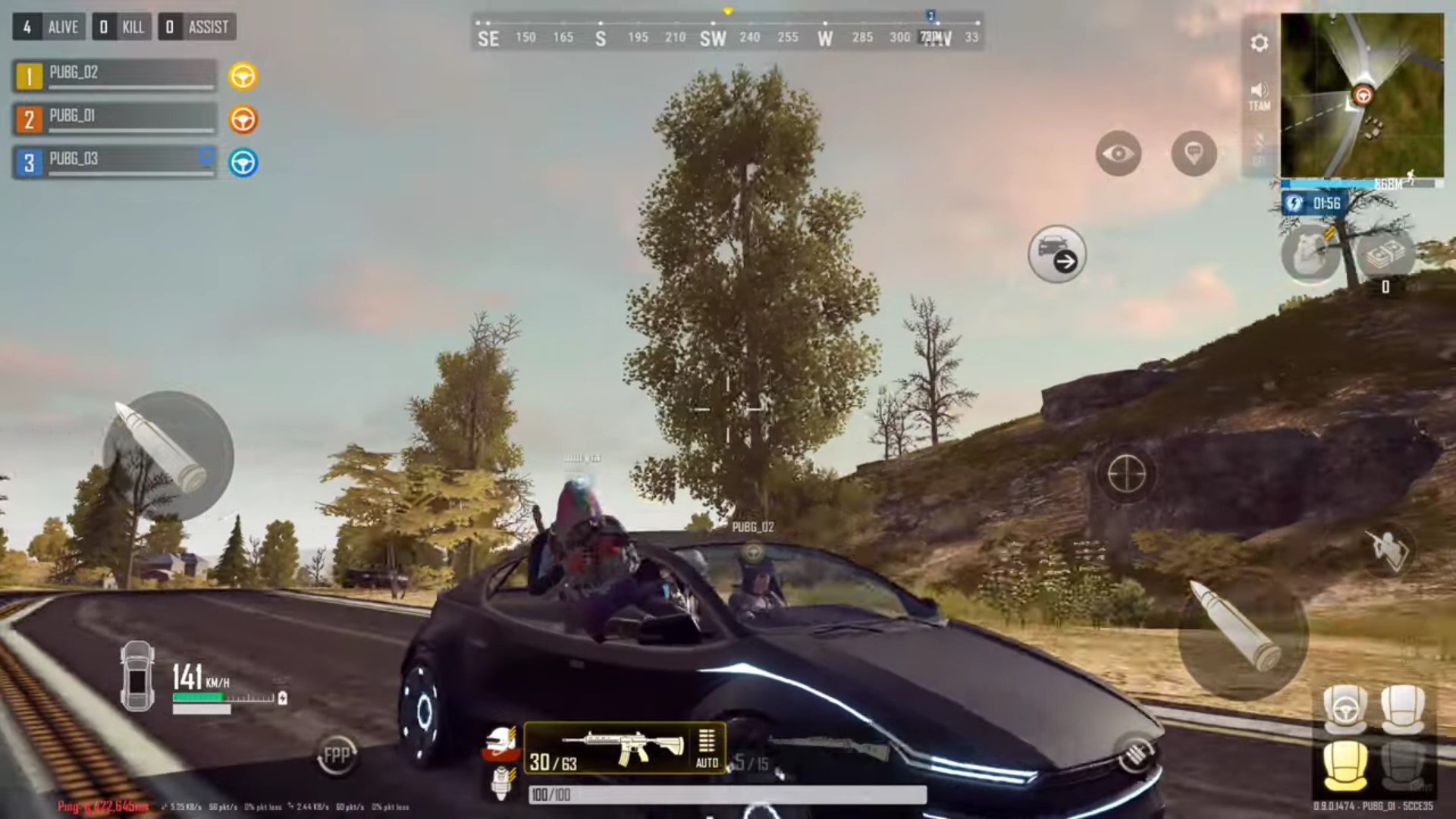
Task: Fire using the left bullet button
Action: (168, 455)
